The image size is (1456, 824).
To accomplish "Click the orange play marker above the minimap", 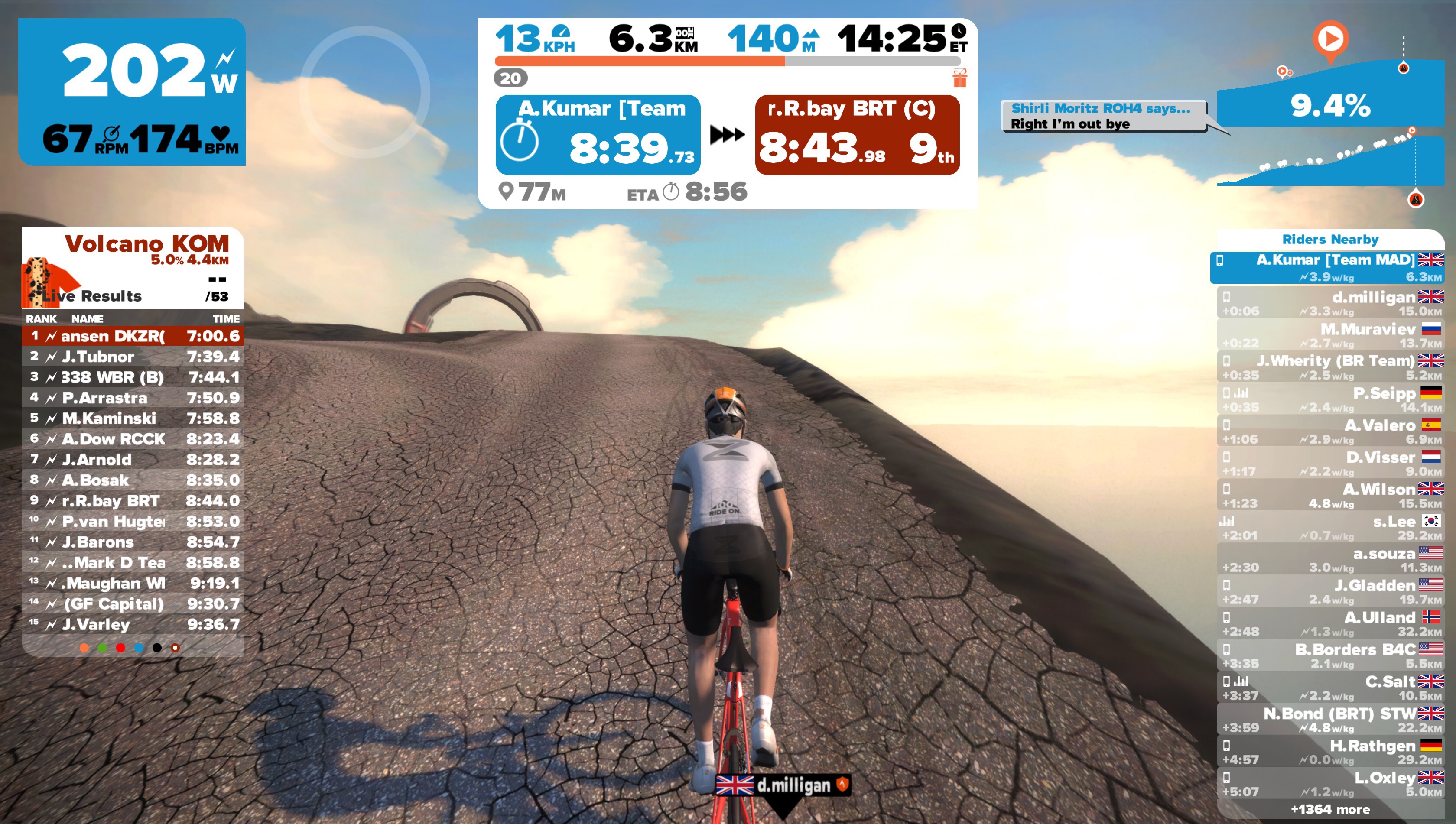I will [x=1330, y=39].
